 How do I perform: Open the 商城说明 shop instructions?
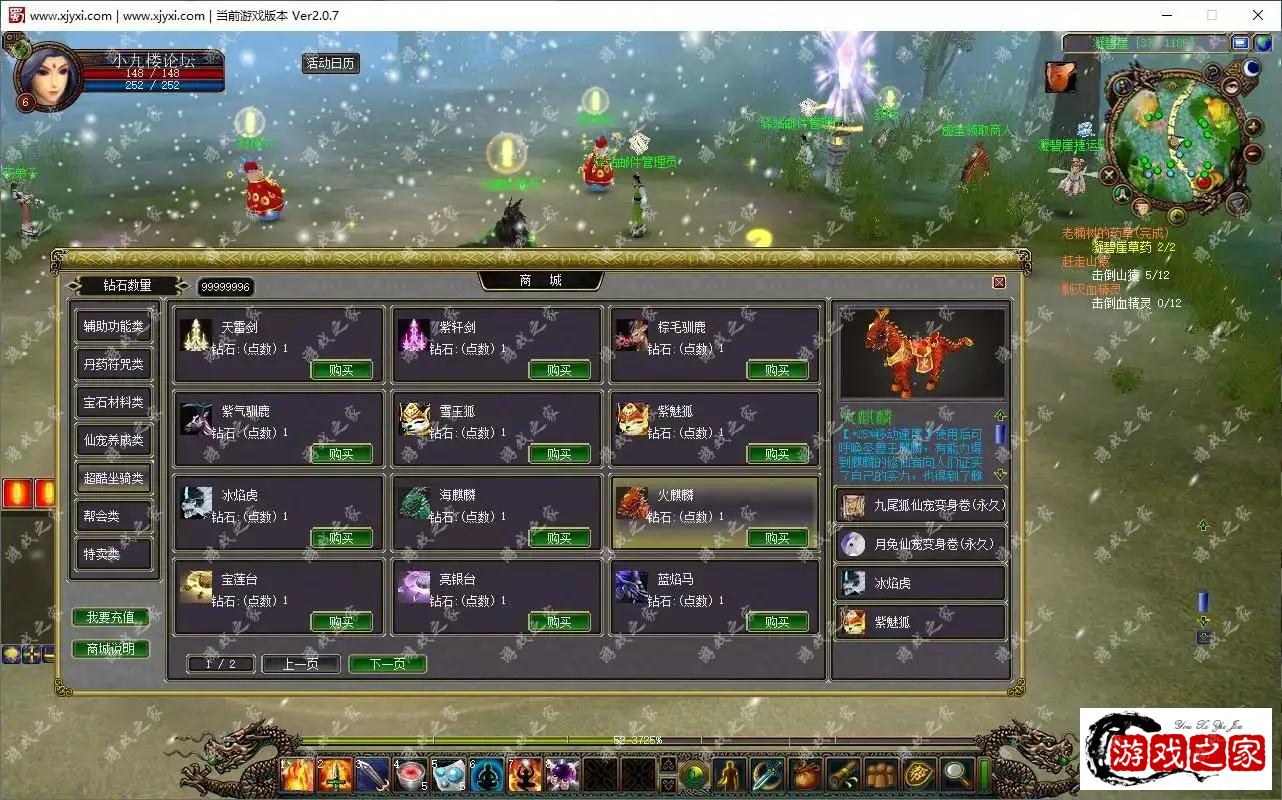click(111, 649)
